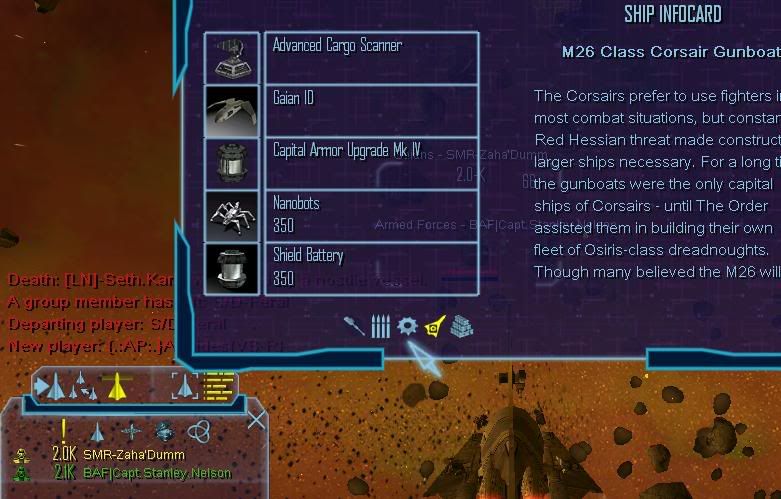Select the highlighted yellow category icon
Image resolution: width=781 pixels, height=499 pixels.
434,325
